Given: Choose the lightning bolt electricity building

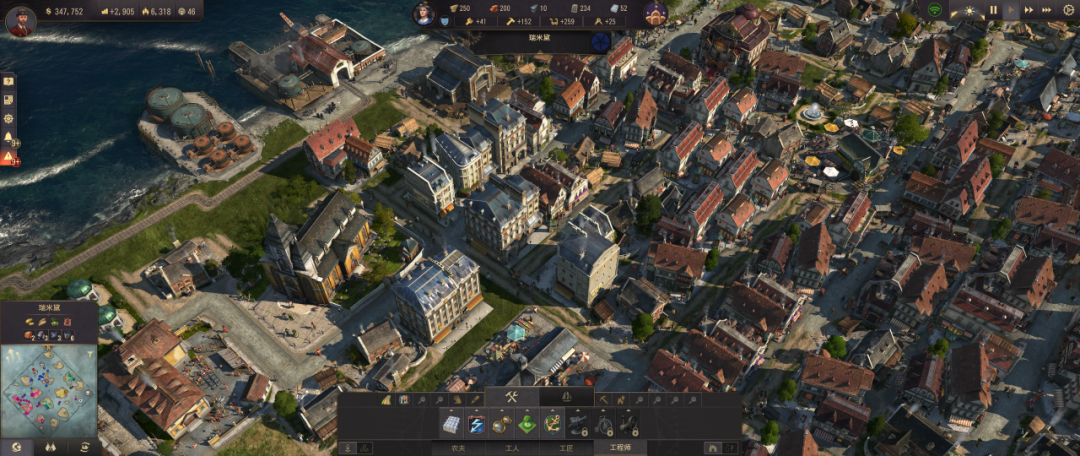Looking at the screenshot, I should (477, 425).
